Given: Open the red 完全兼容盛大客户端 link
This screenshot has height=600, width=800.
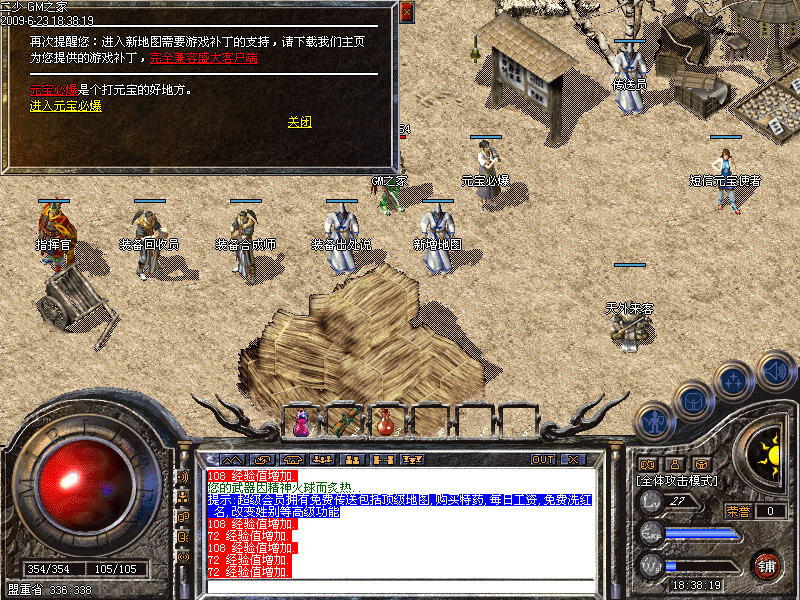Looking at the screenshot, I should coord(203,58).
